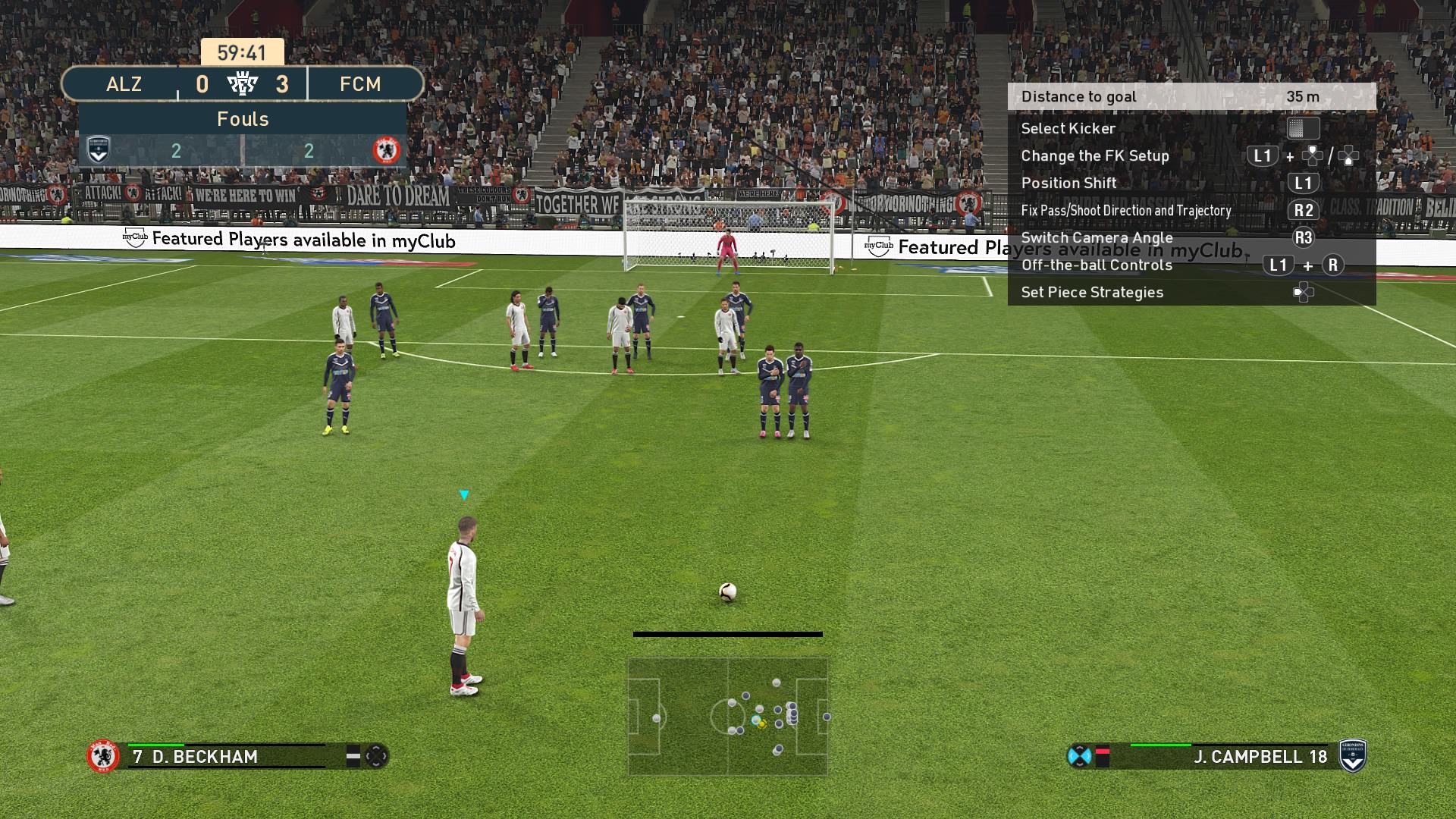Click the pitch radar minimap
Viewport: 1456px width, 819px height.
727,716
